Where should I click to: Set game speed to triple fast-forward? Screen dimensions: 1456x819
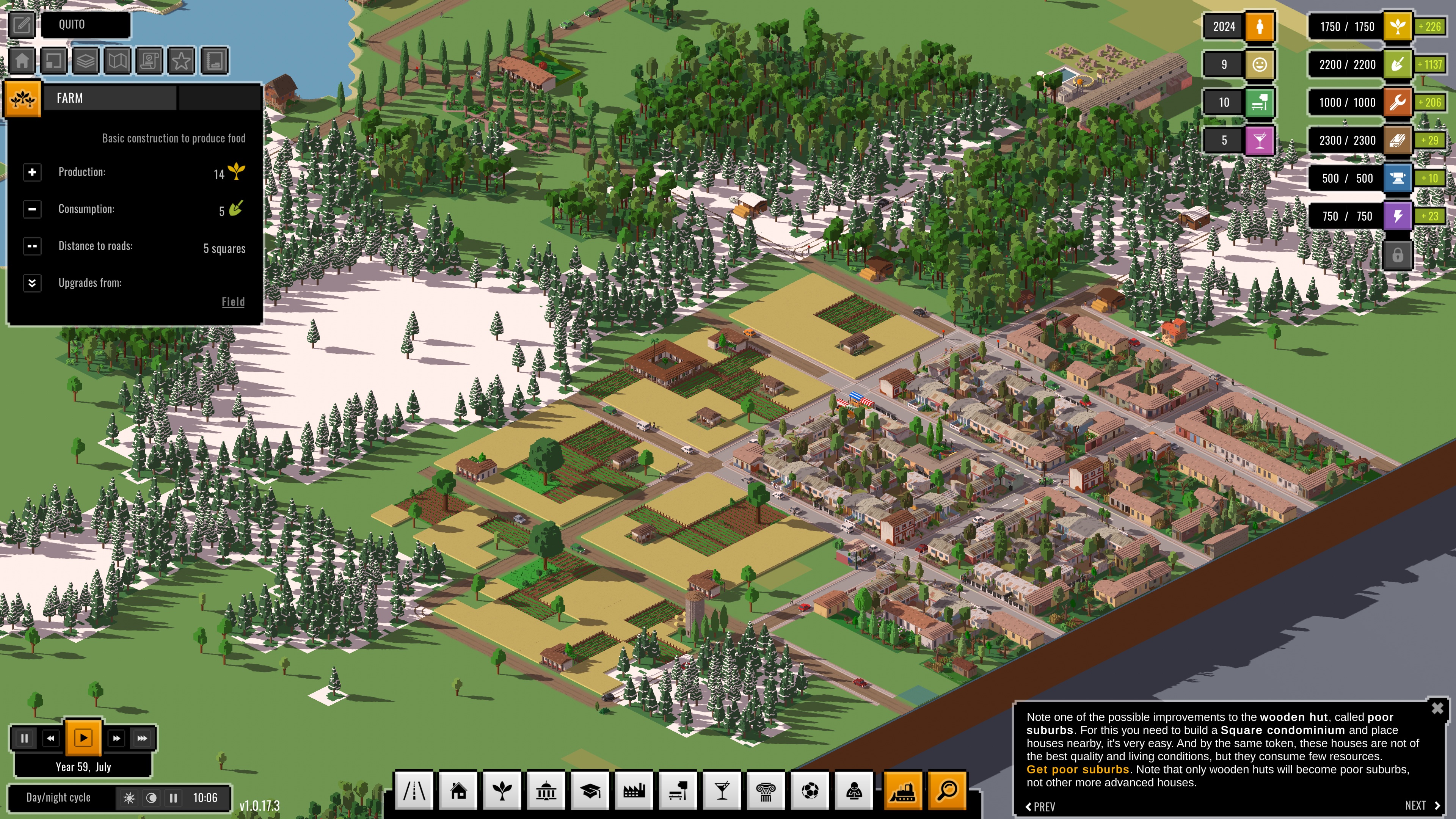point(142,738)
